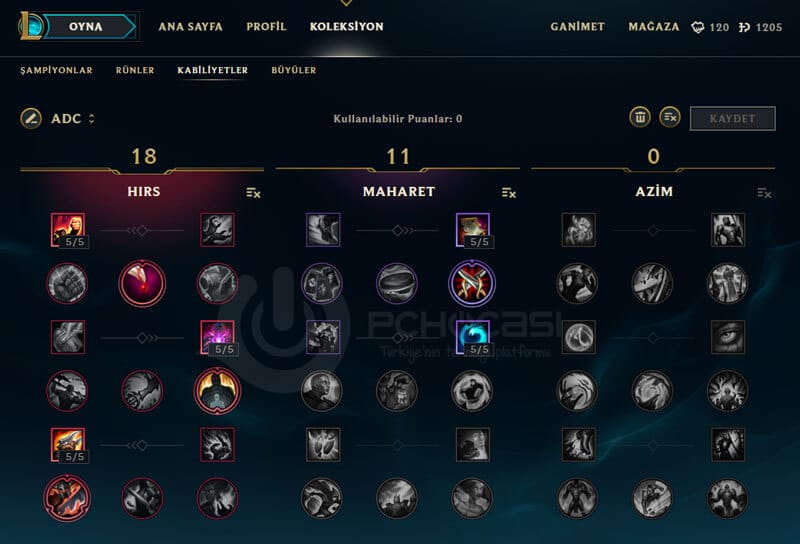Screen dimensions: 800x544
Task: Switch to the PROFİL tab
Action: click(x=266, y=27)
